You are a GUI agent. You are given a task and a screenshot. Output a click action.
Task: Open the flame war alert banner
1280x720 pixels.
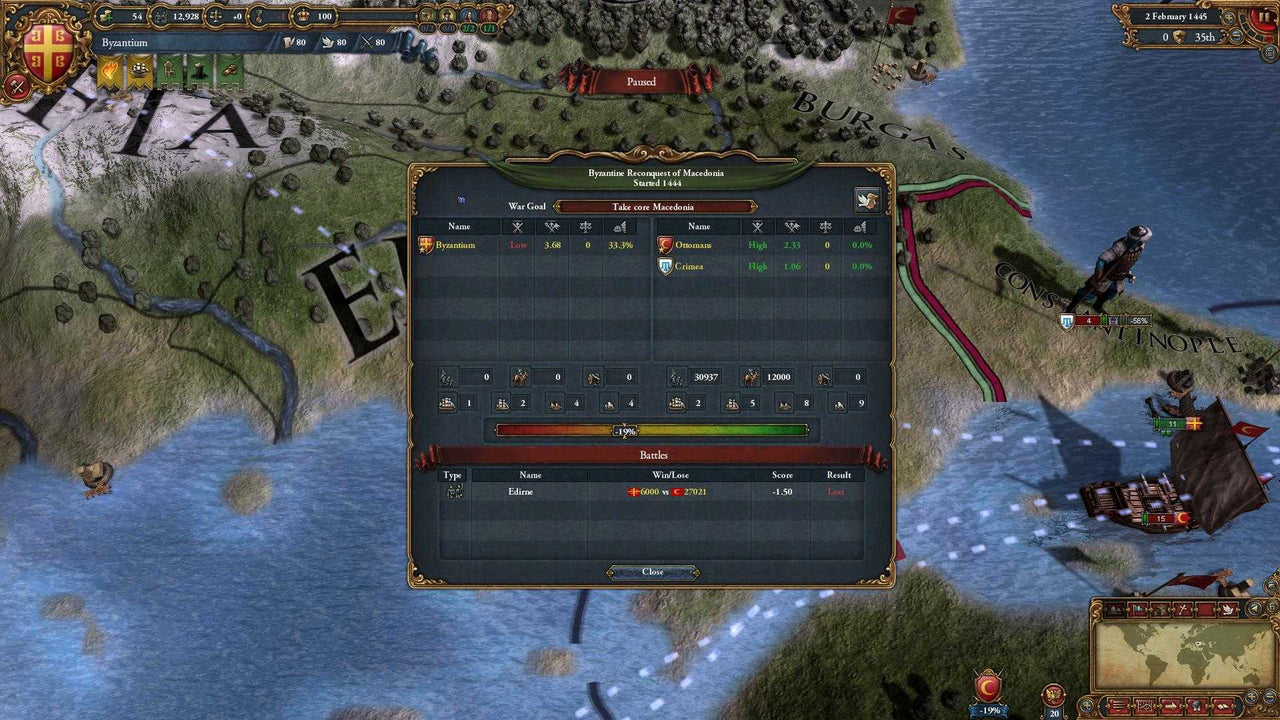[x=108, y=70]
